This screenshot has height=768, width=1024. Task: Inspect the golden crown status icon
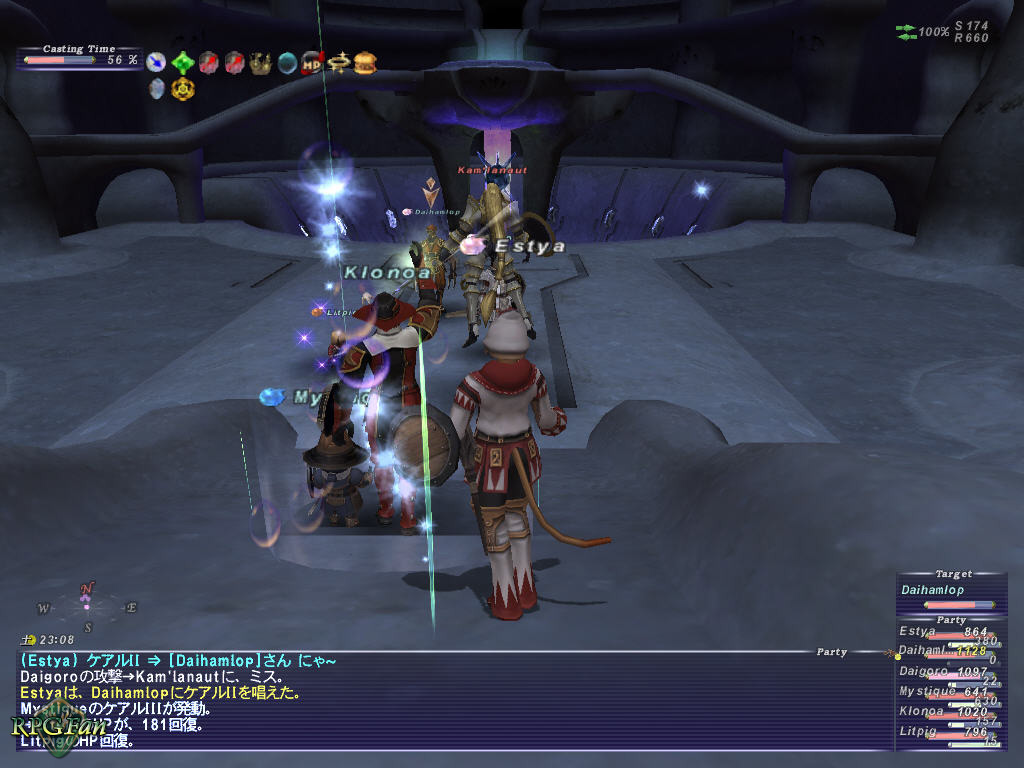coord(261,63)
